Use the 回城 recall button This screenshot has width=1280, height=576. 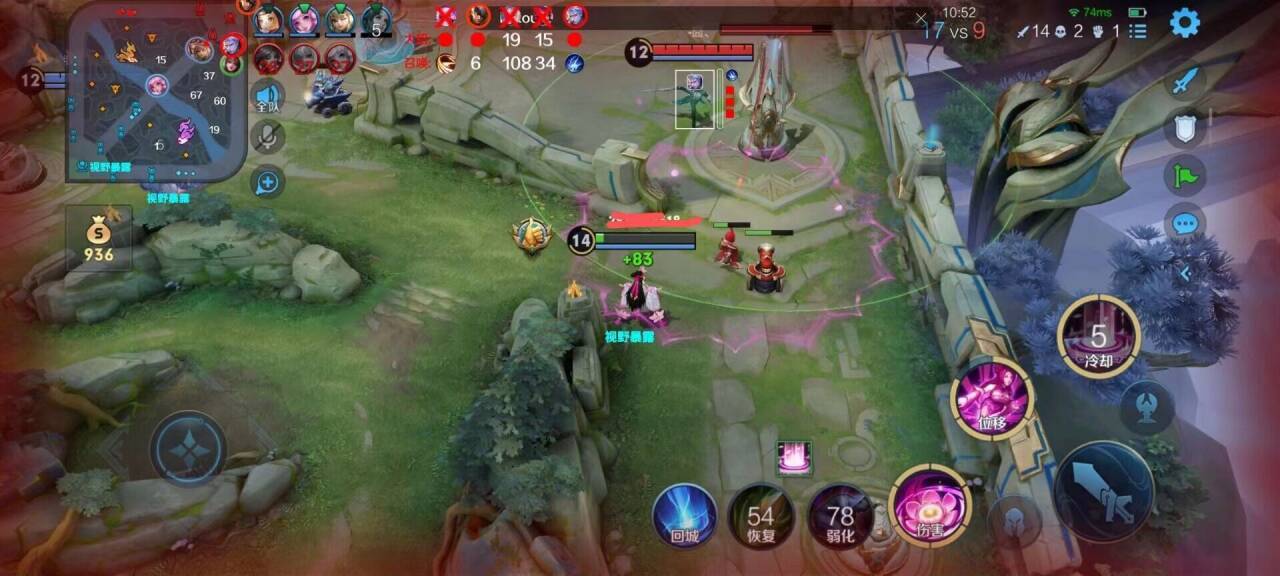pyautogui.click(x=684, y=515)
